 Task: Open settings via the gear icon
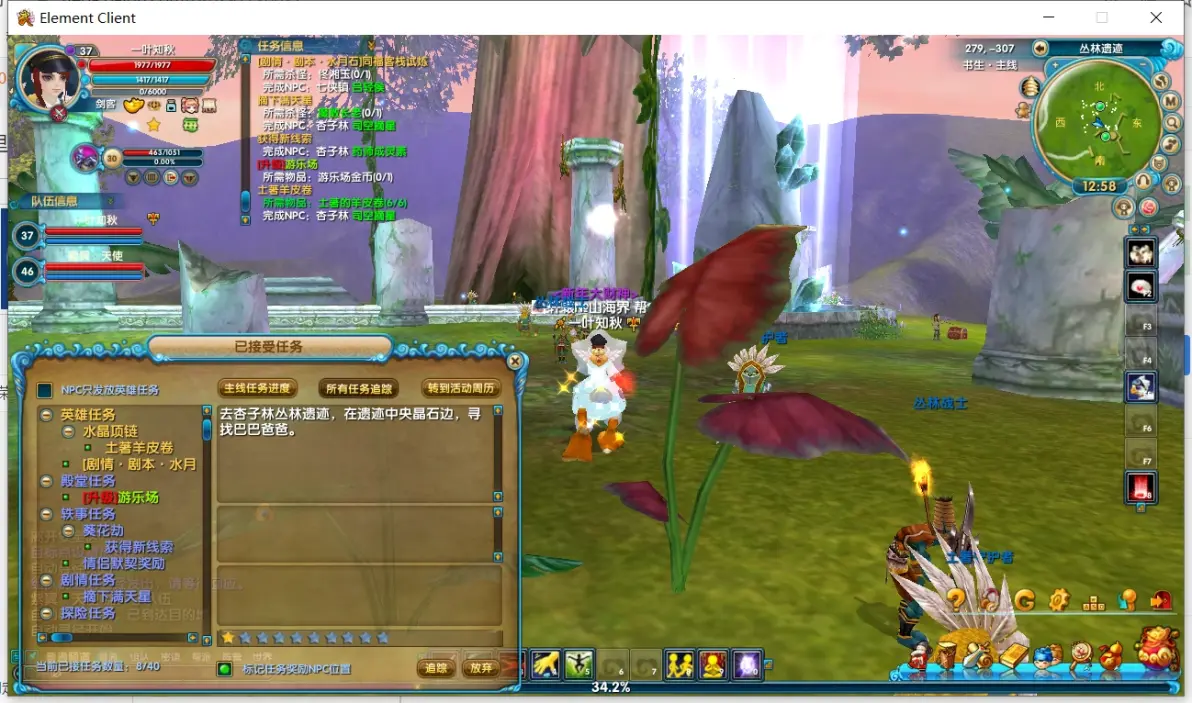(1059, 600)
